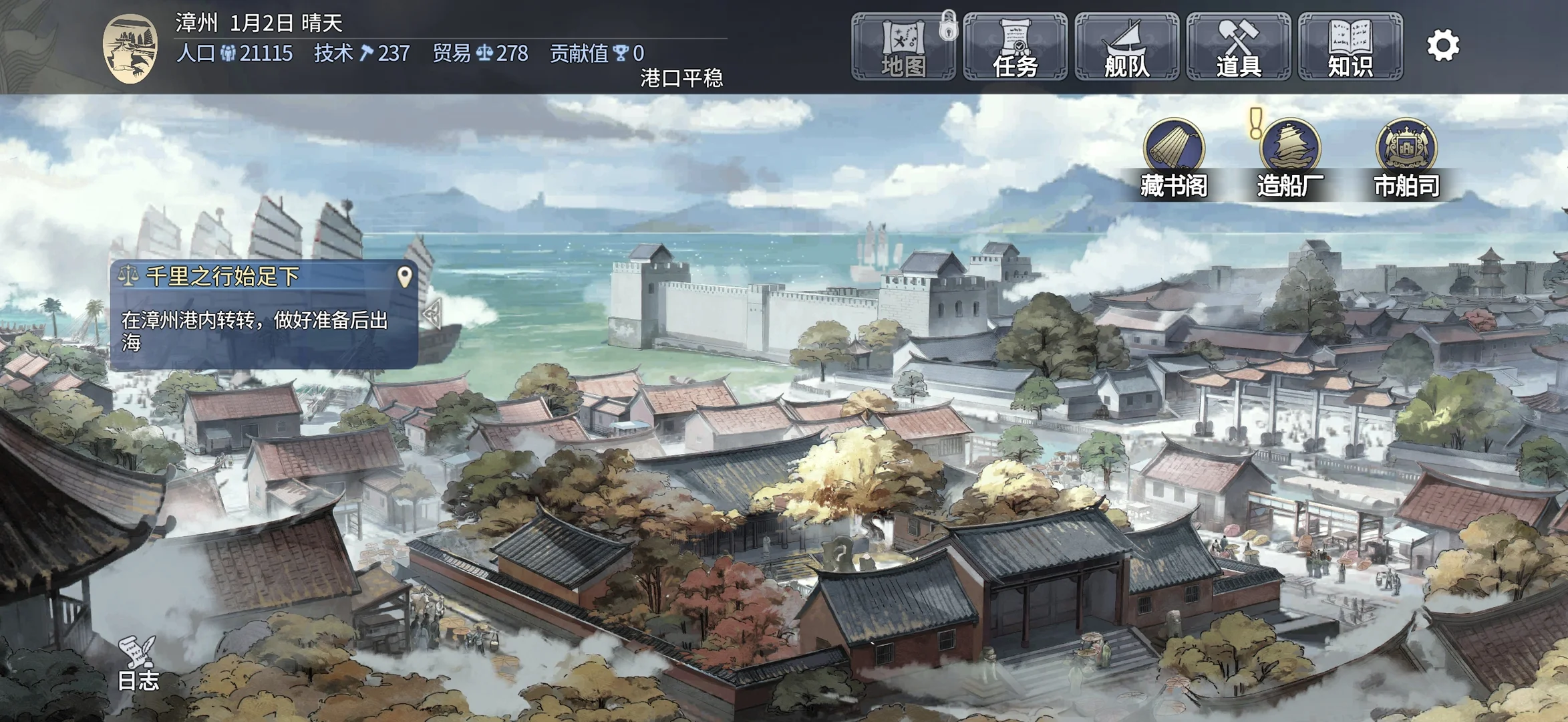Open the 道具 items hammer icon
The width and height of the screenshot is (1568, 722).
click(x=1236, y=43)
